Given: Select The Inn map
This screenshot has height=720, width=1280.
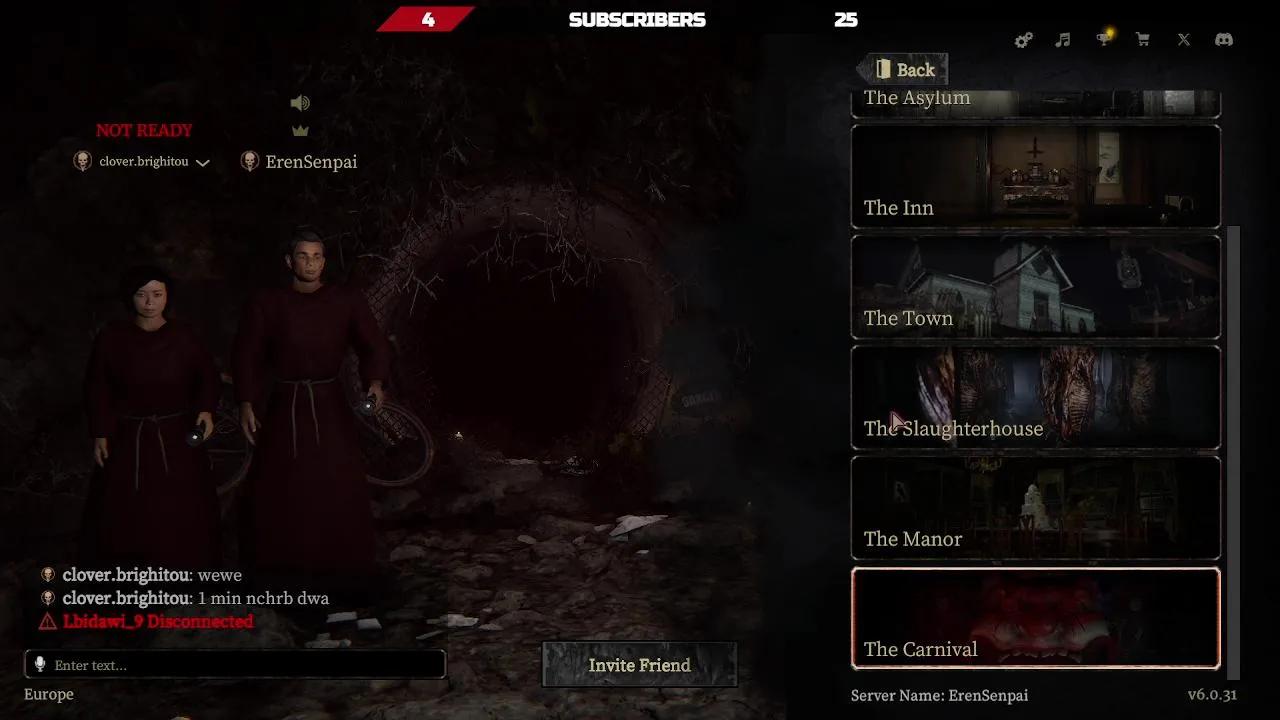Looking at the screenshot, I should pos(1036,177).
